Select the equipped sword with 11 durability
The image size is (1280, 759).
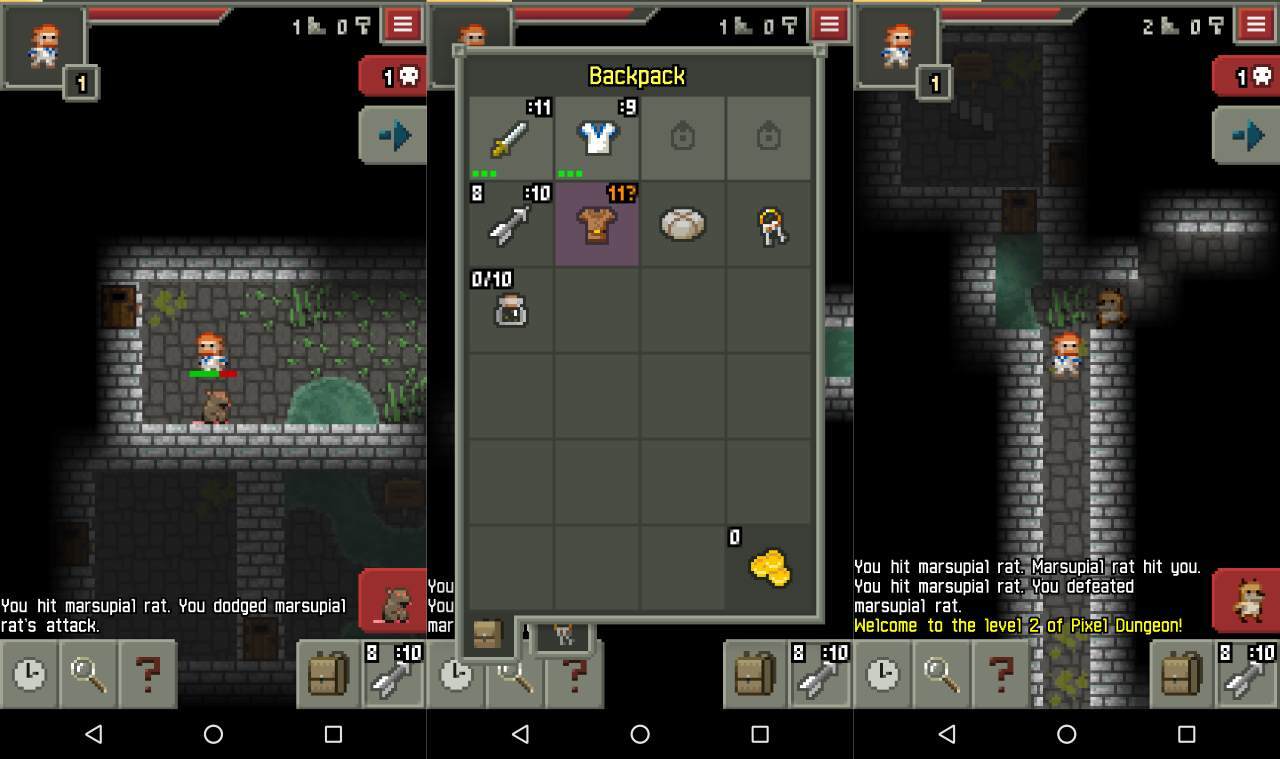pos(509,137)
